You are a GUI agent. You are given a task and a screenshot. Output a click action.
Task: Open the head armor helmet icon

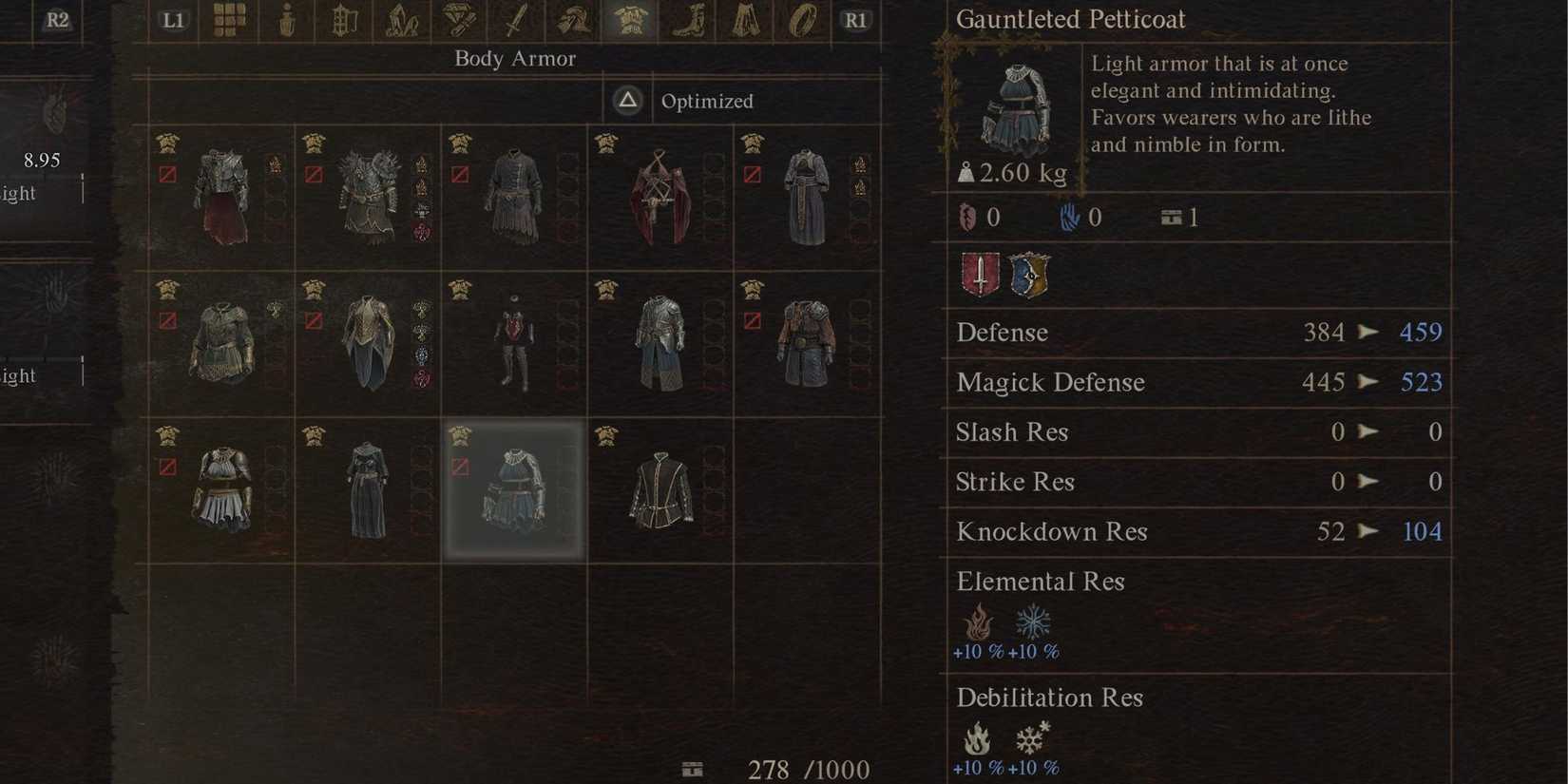coord(571,19)
